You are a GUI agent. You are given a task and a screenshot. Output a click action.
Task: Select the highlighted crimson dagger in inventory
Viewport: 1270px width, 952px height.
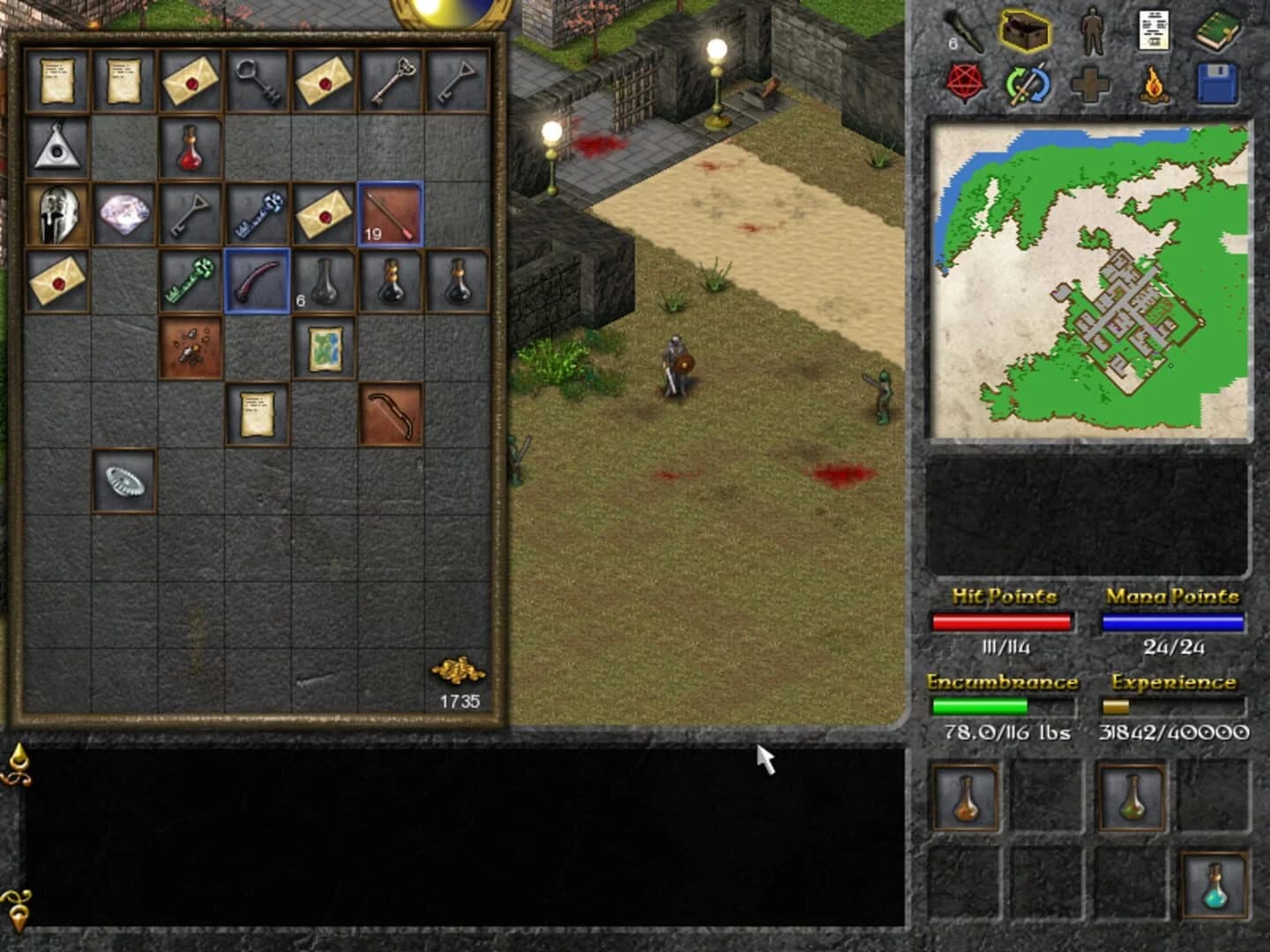256,280
